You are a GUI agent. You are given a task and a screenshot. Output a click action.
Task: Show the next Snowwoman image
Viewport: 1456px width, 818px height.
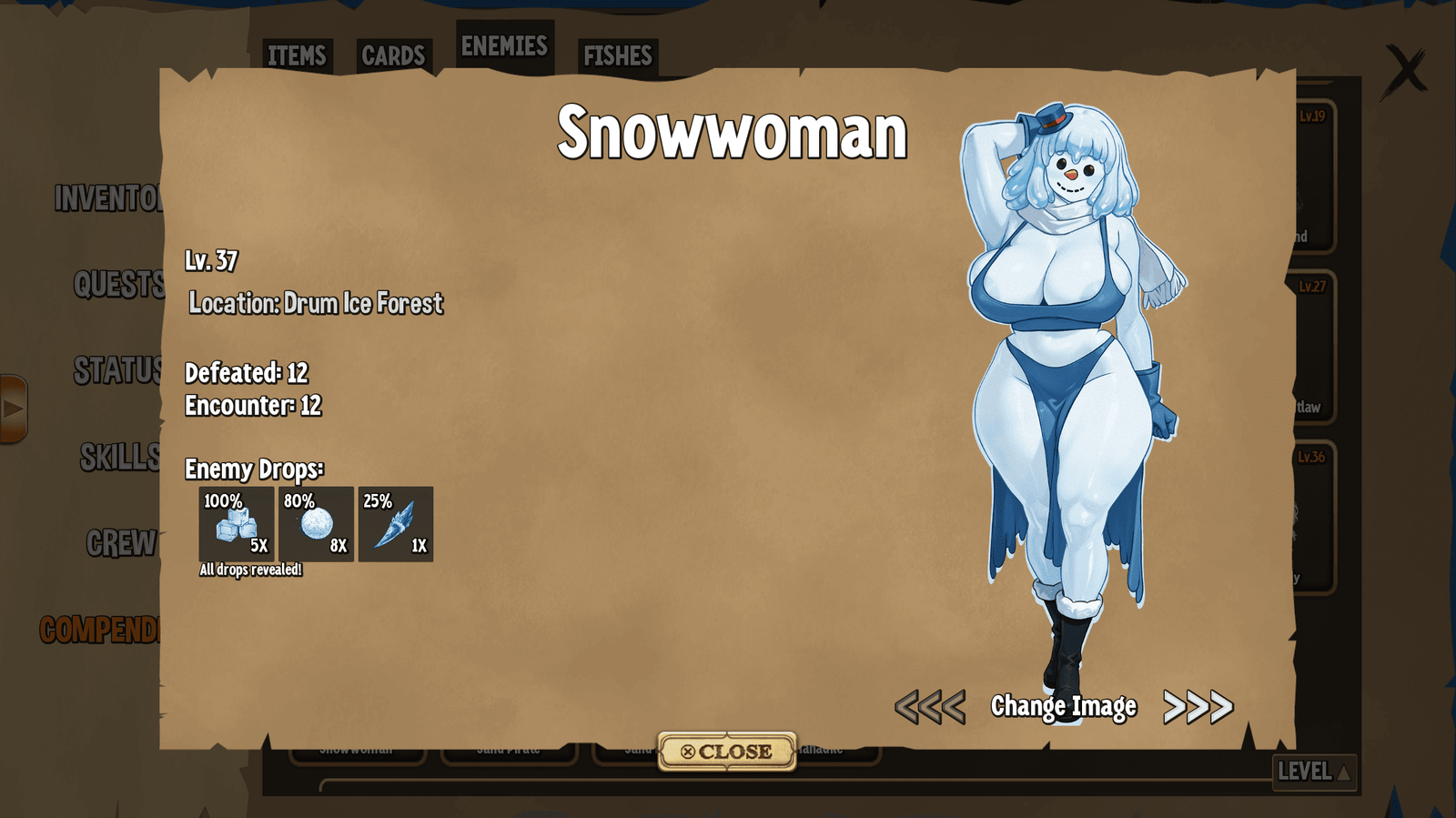click(1198, 707)
